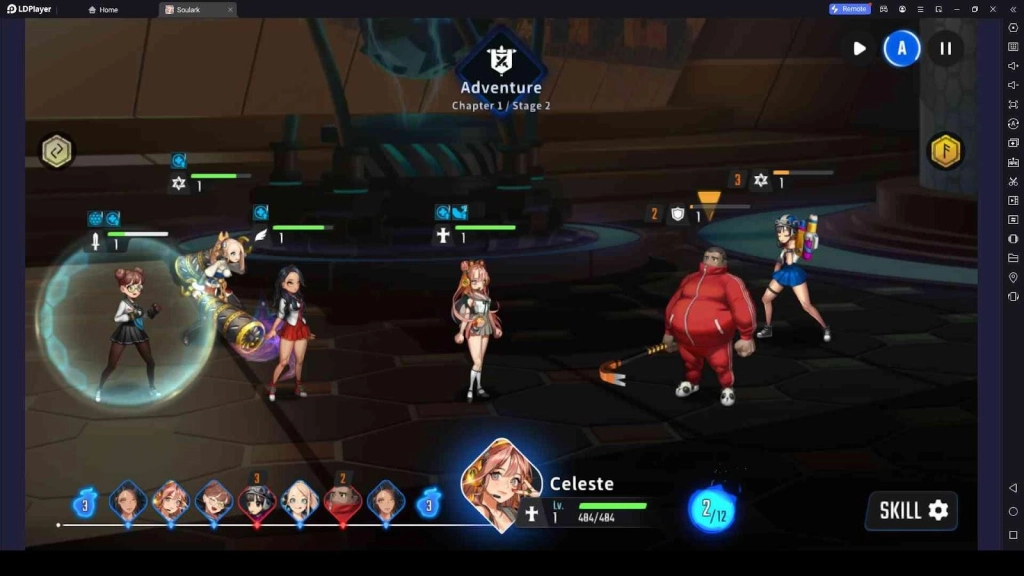Screen dimensions: 1024x576
Task: Click the Remote button in title bar
Action: [x=849, y=9]
